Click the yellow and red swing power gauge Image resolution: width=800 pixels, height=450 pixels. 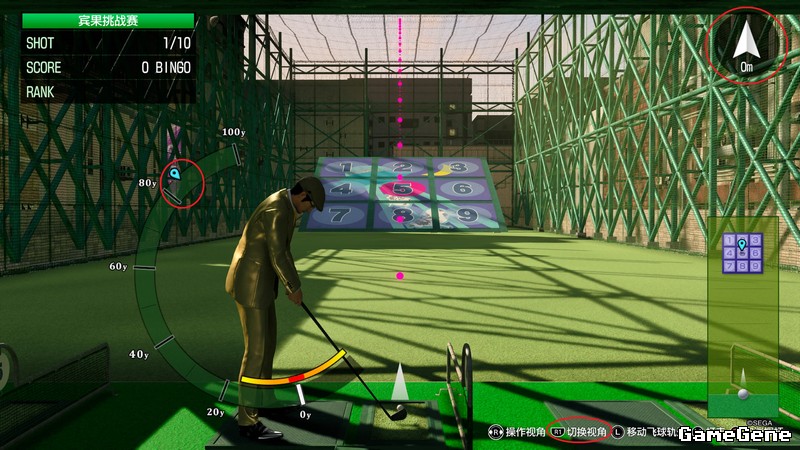pyautogui.click(x=295, y=374)
